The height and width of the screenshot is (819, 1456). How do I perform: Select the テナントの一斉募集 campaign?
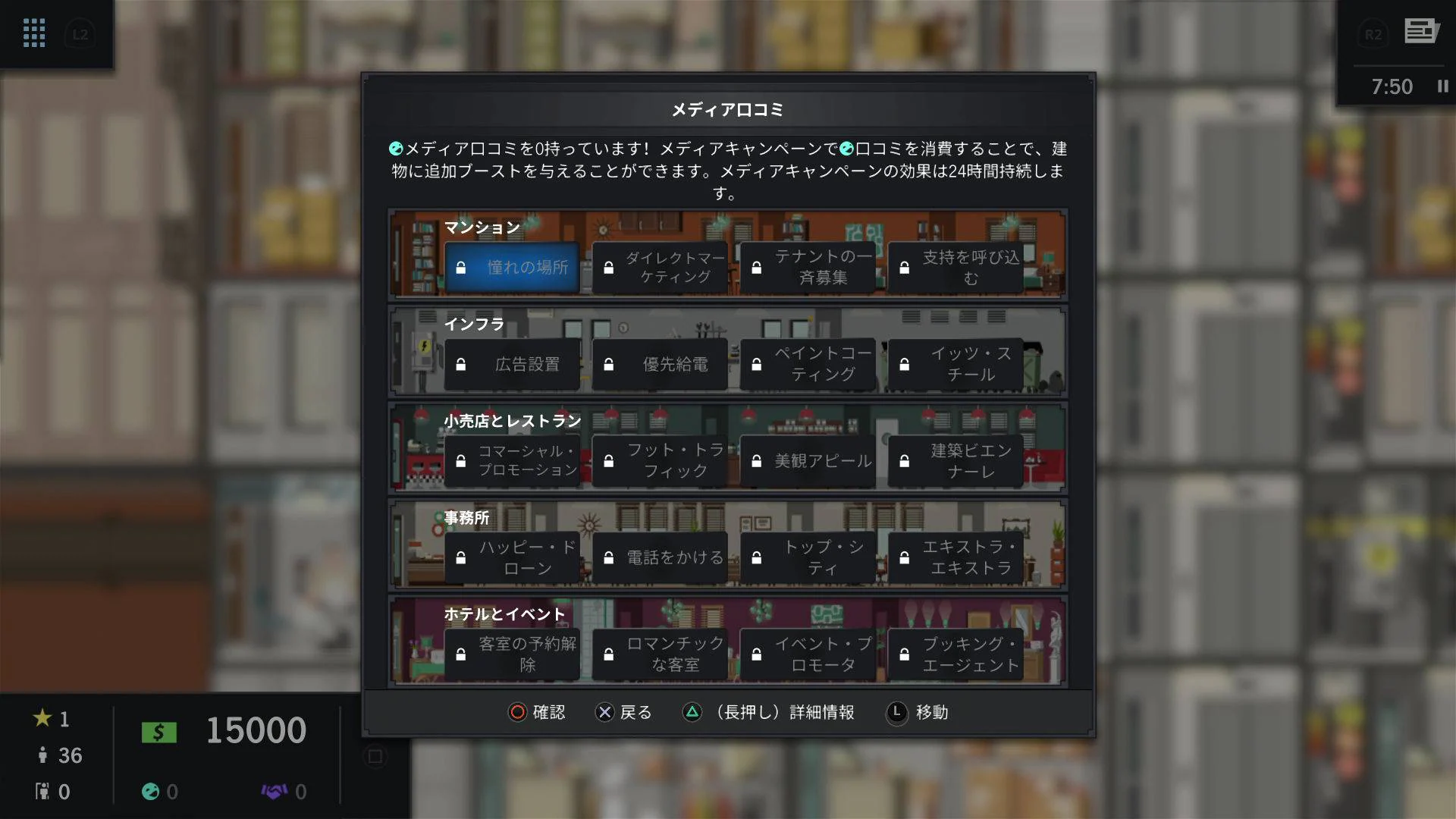tap(808, 267)
